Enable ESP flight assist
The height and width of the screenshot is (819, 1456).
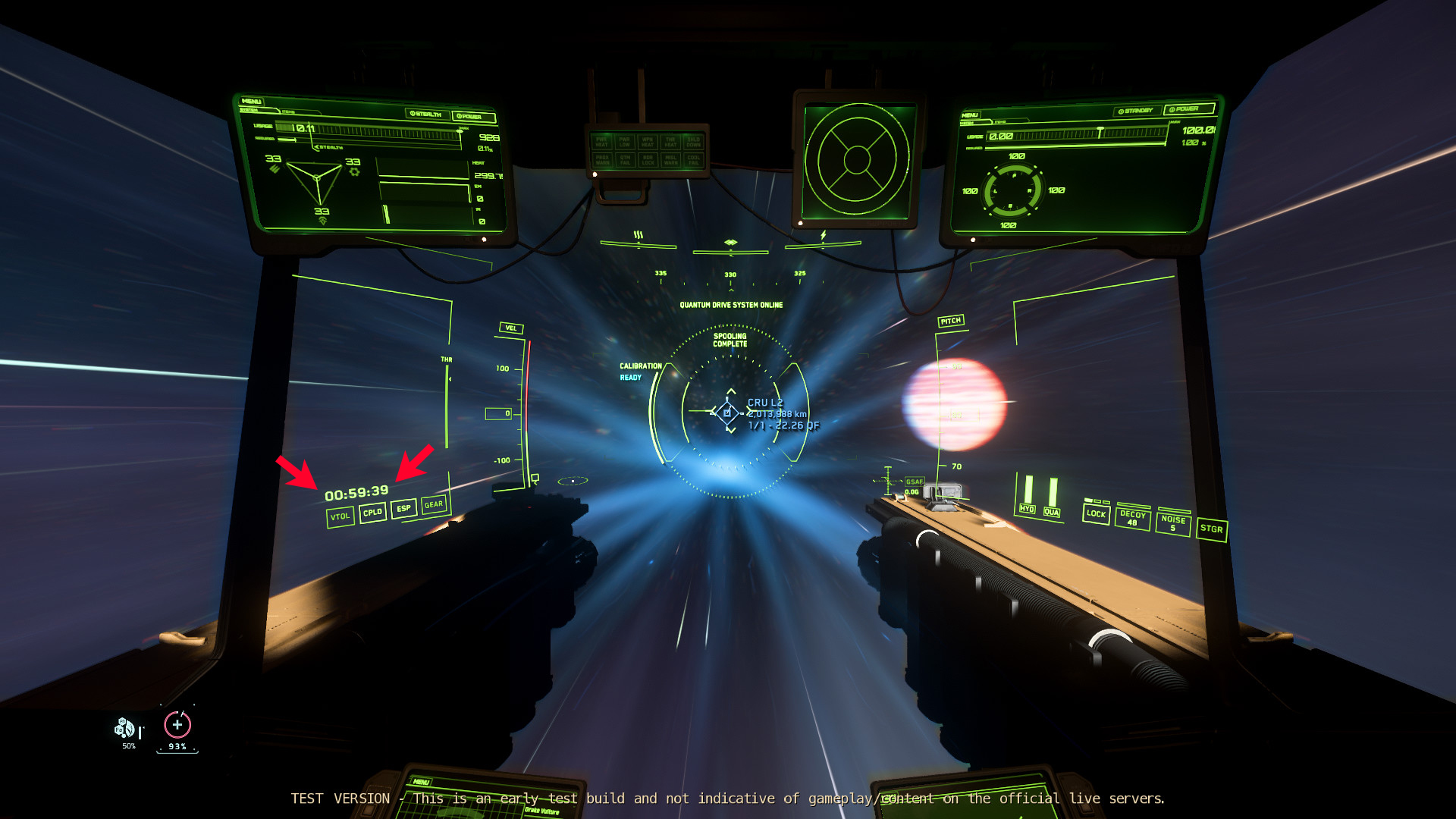pos(403,508)
